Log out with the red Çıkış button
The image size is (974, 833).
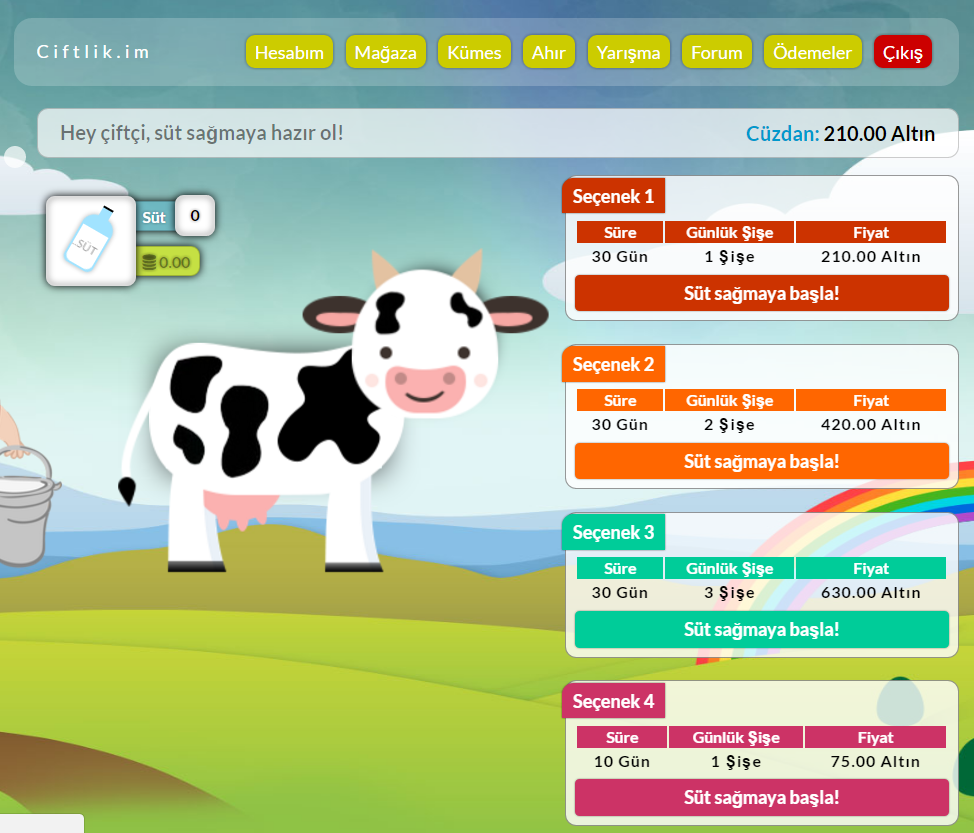pyautogui.click(x=902, y=53)
